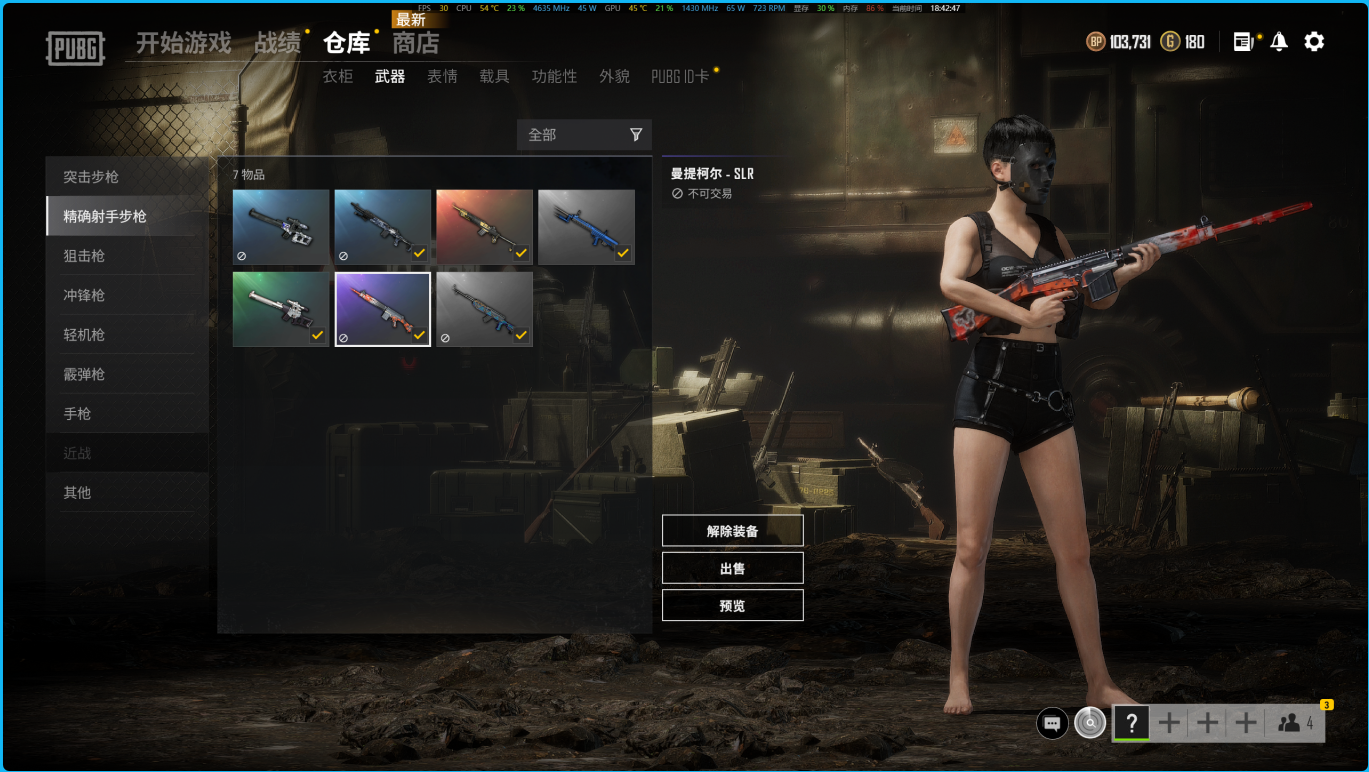
Task: Open the 表情 emotes tab
Action: click(442, 76)
